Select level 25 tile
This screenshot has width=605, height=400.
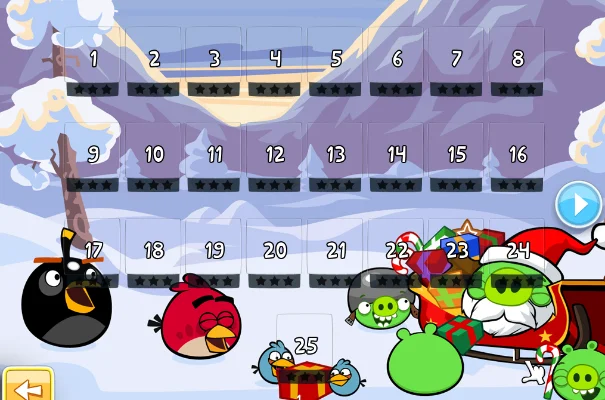306,350
